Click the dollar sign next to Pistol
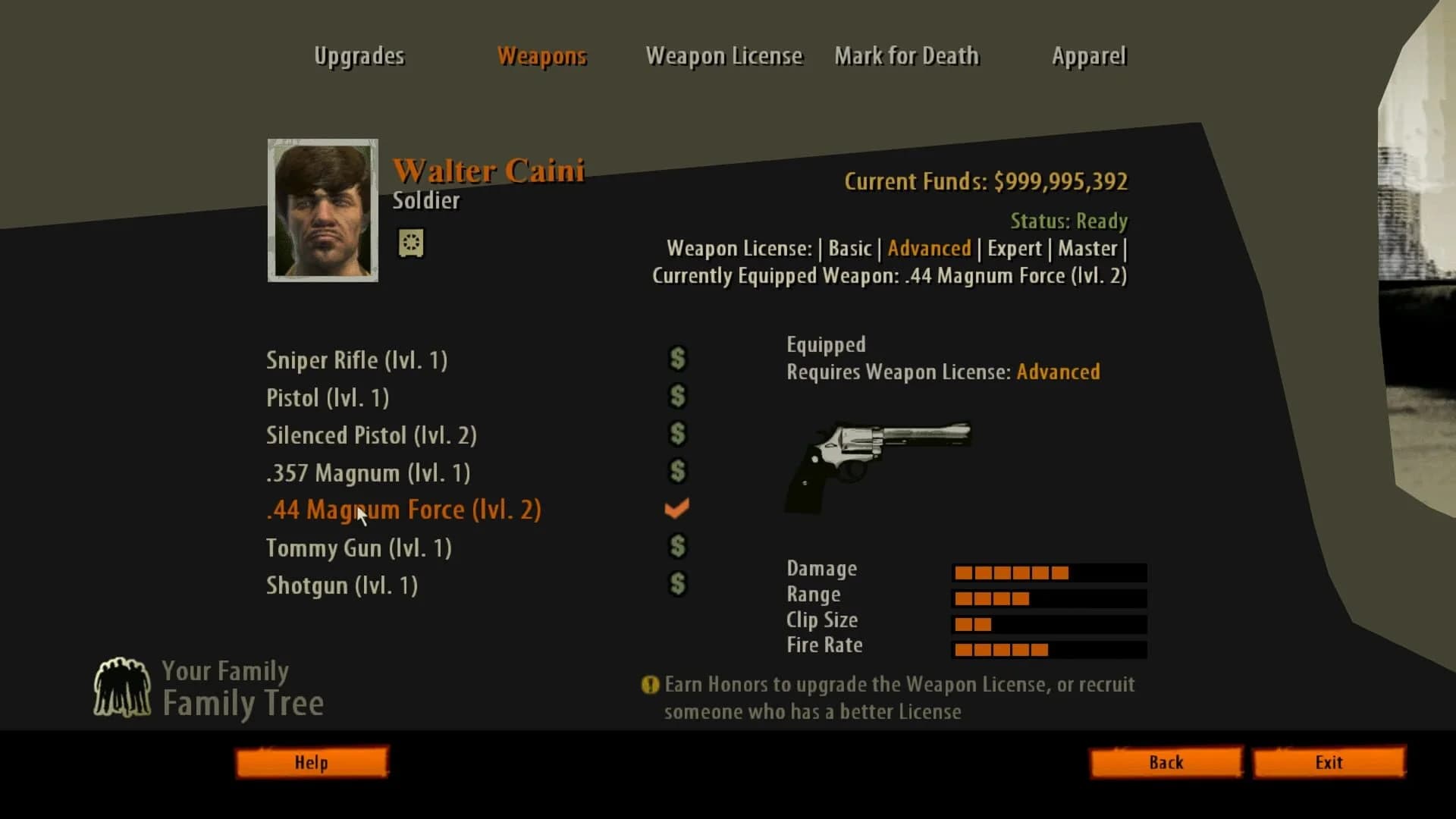1456x819 pixels. pos(677,396)
